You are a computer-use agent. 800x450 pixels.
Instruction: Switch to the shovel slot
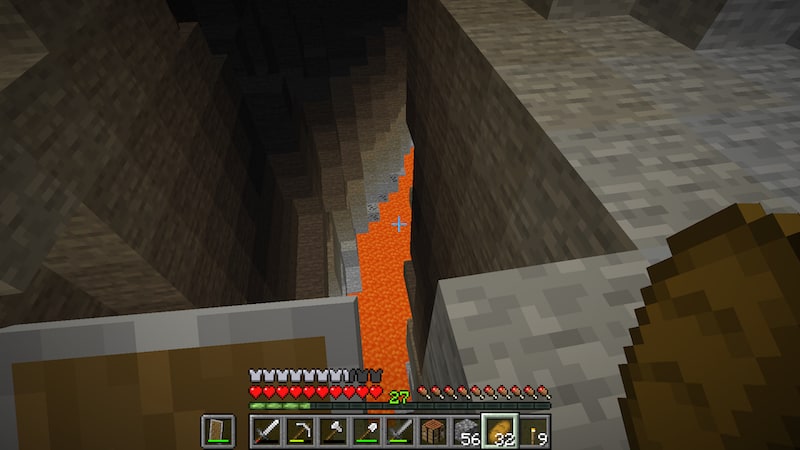[x=366, y=431]
